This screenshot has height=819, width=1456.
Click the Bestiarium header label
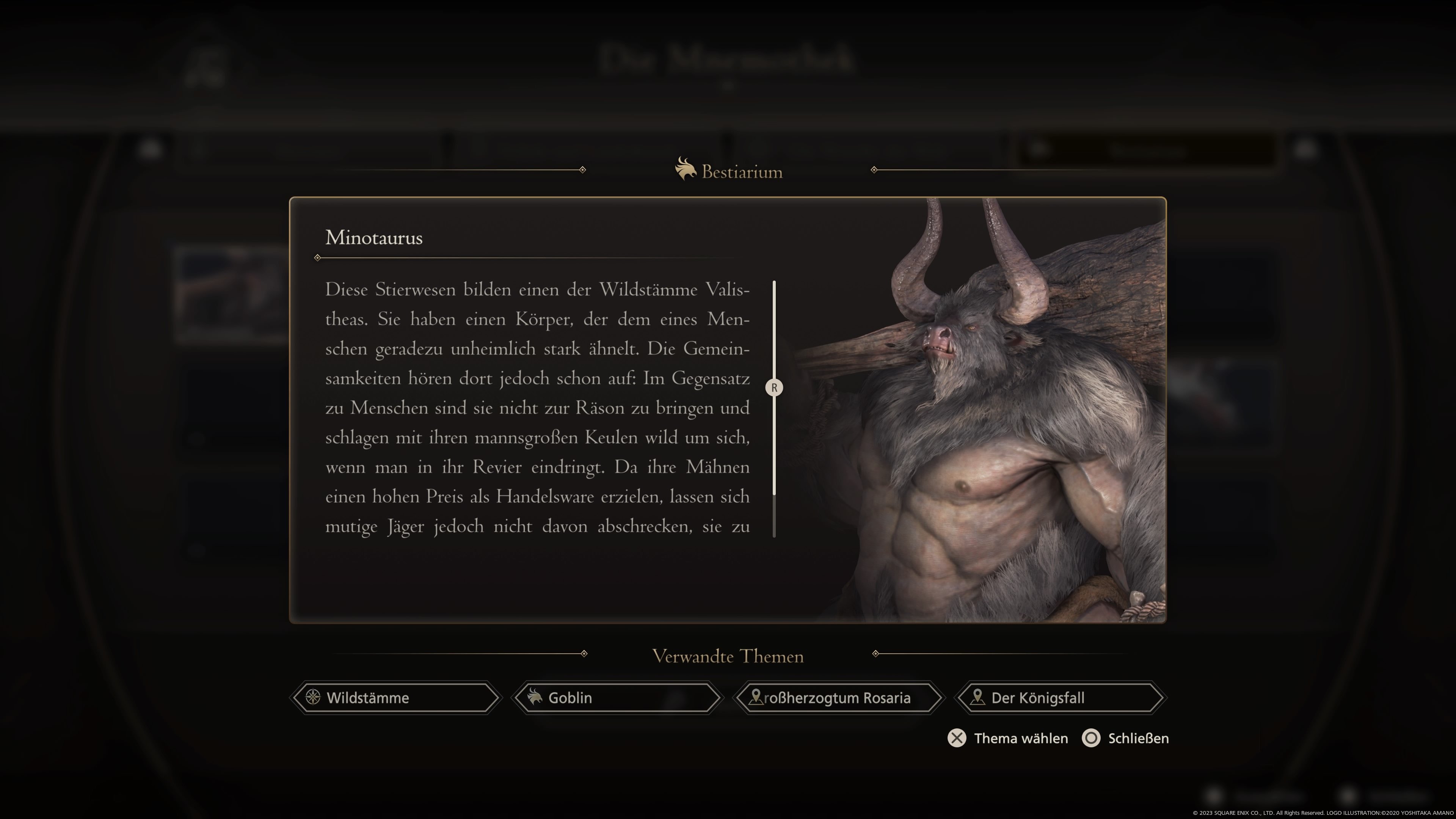[x=742, y=171]
